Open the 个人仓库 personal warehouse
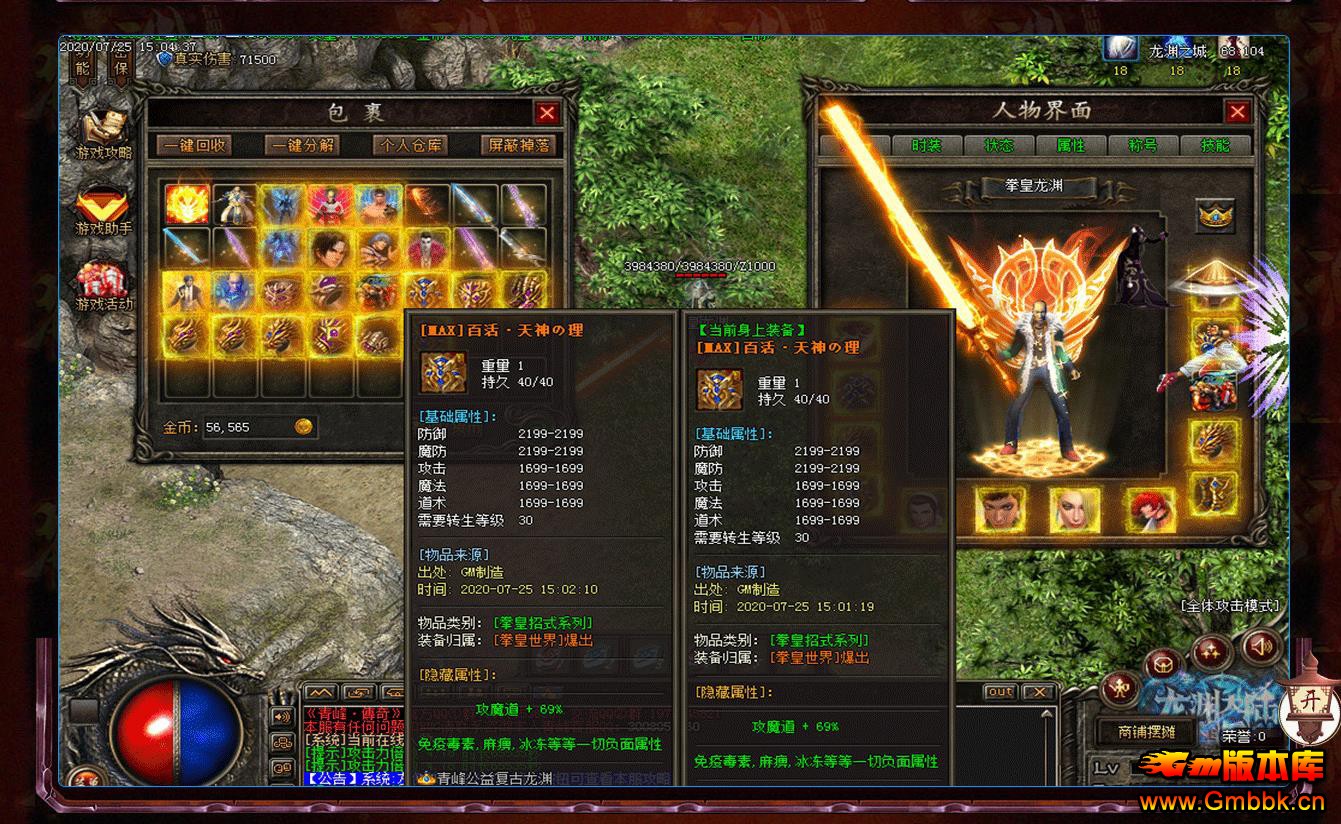 pos(410,145)
